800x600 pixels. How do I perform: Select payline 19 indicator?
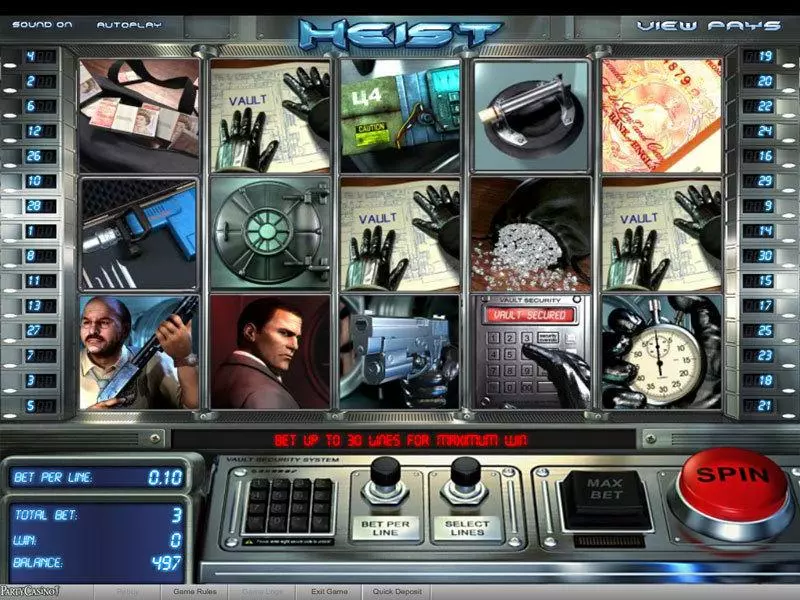(767, 56)
